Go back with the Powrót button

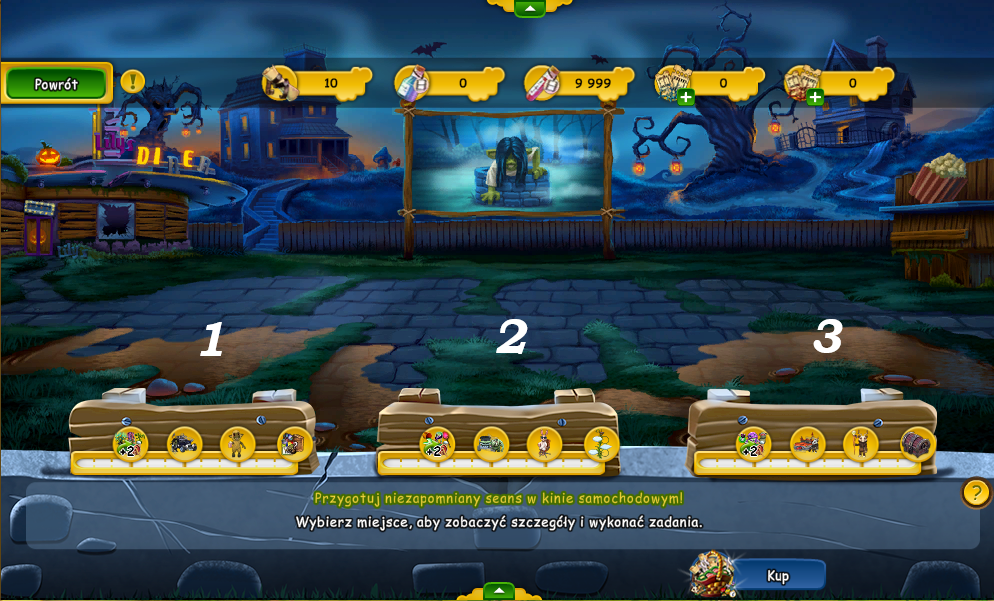56,84
